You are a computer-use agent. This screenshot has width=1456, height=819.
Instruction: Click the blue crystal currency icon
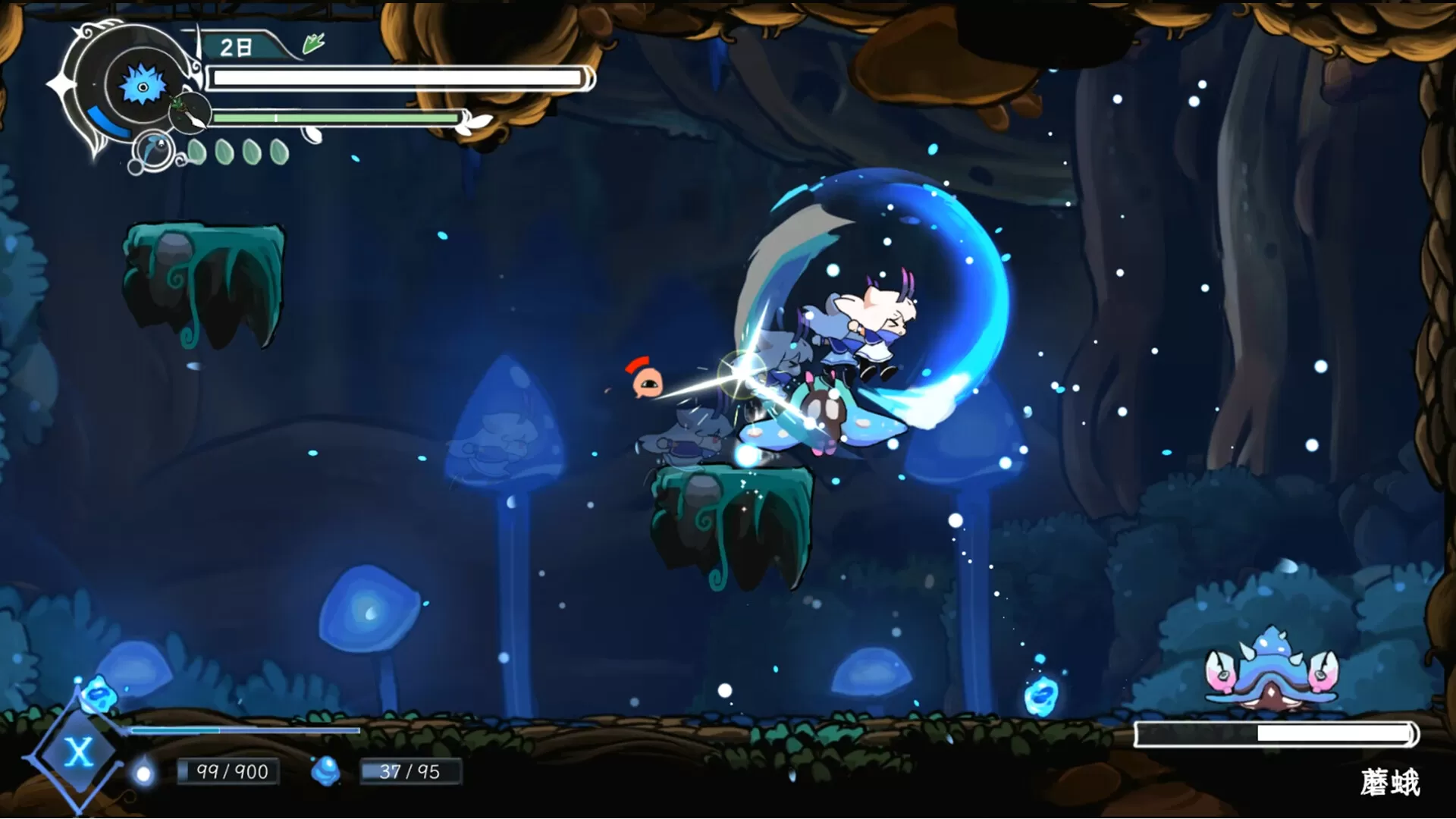[x=326, y=770]
